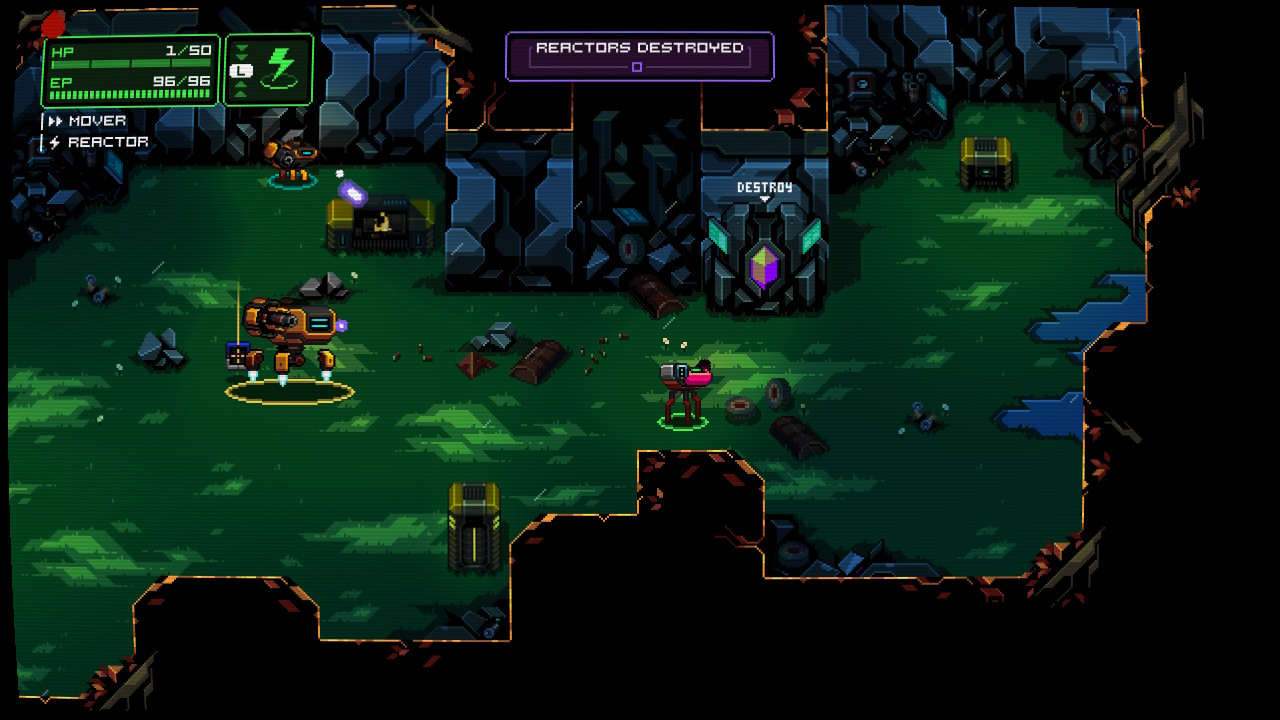Select the REACTOR legend entry
This screenshot has height=720, width=1280.
(108, 141)
